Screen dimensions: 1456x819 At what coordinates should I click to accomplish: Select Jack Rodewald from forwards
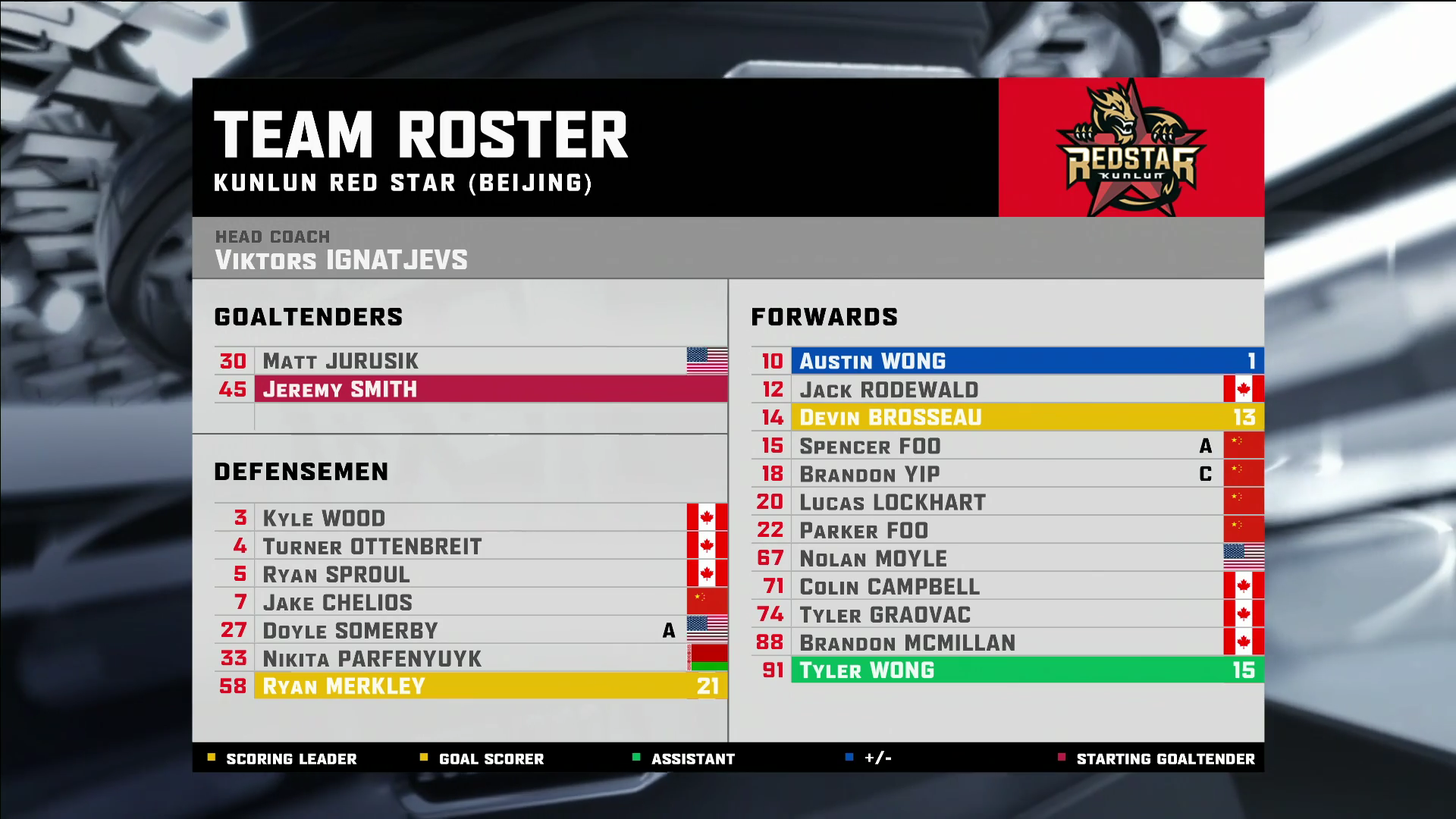(x=1009, y=389)
